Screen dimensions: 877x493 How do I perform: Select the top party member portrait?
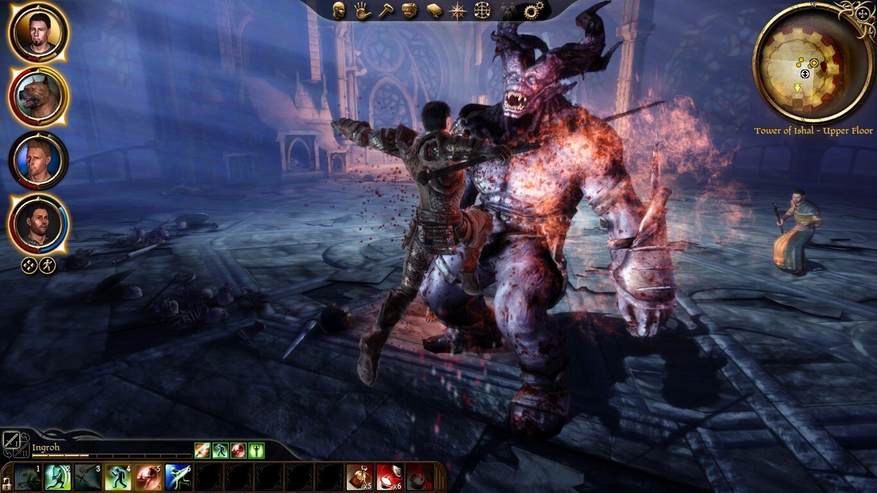tap(38, 32)
